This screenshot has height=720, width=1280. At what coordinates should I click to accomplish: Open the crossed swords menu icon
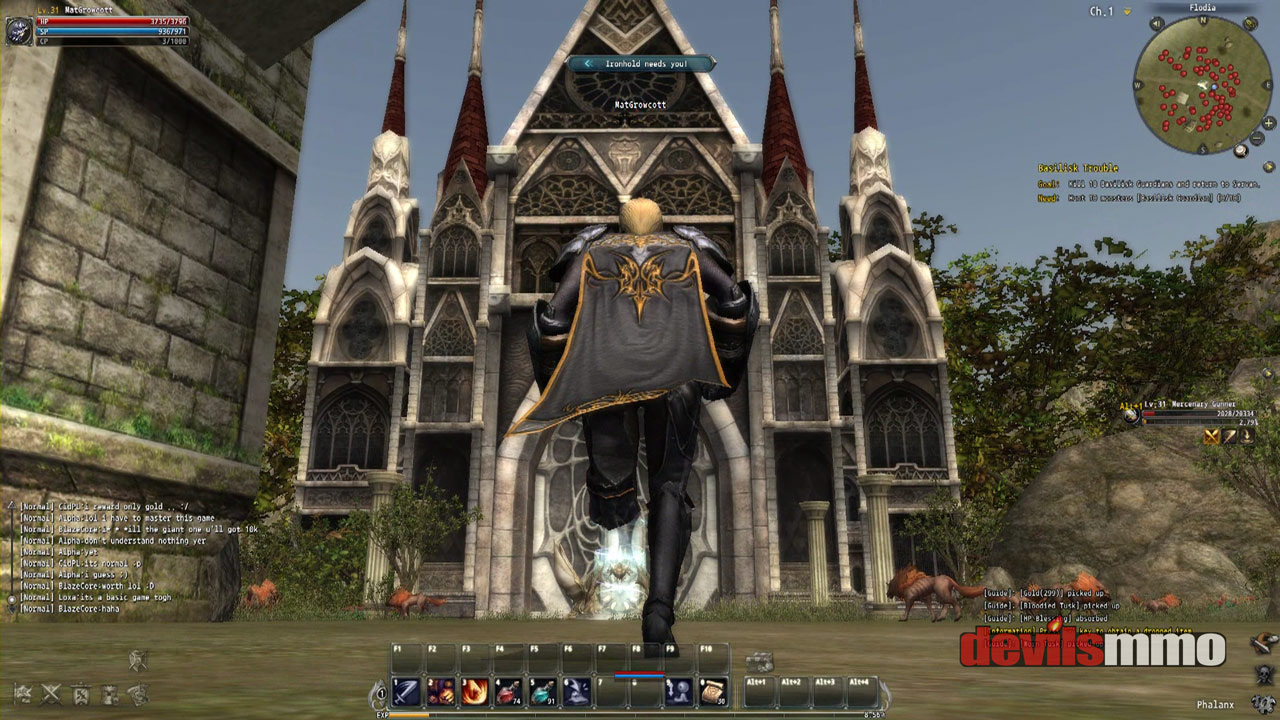tap(50, 692)
